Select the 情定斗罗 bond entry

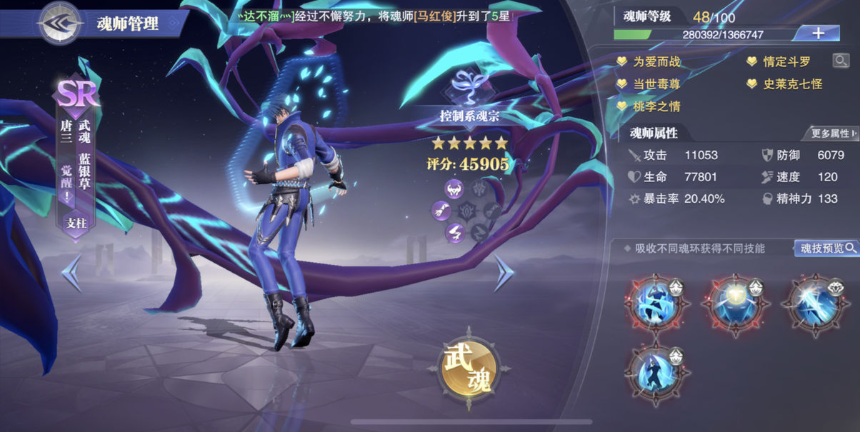tap(786, 62)
